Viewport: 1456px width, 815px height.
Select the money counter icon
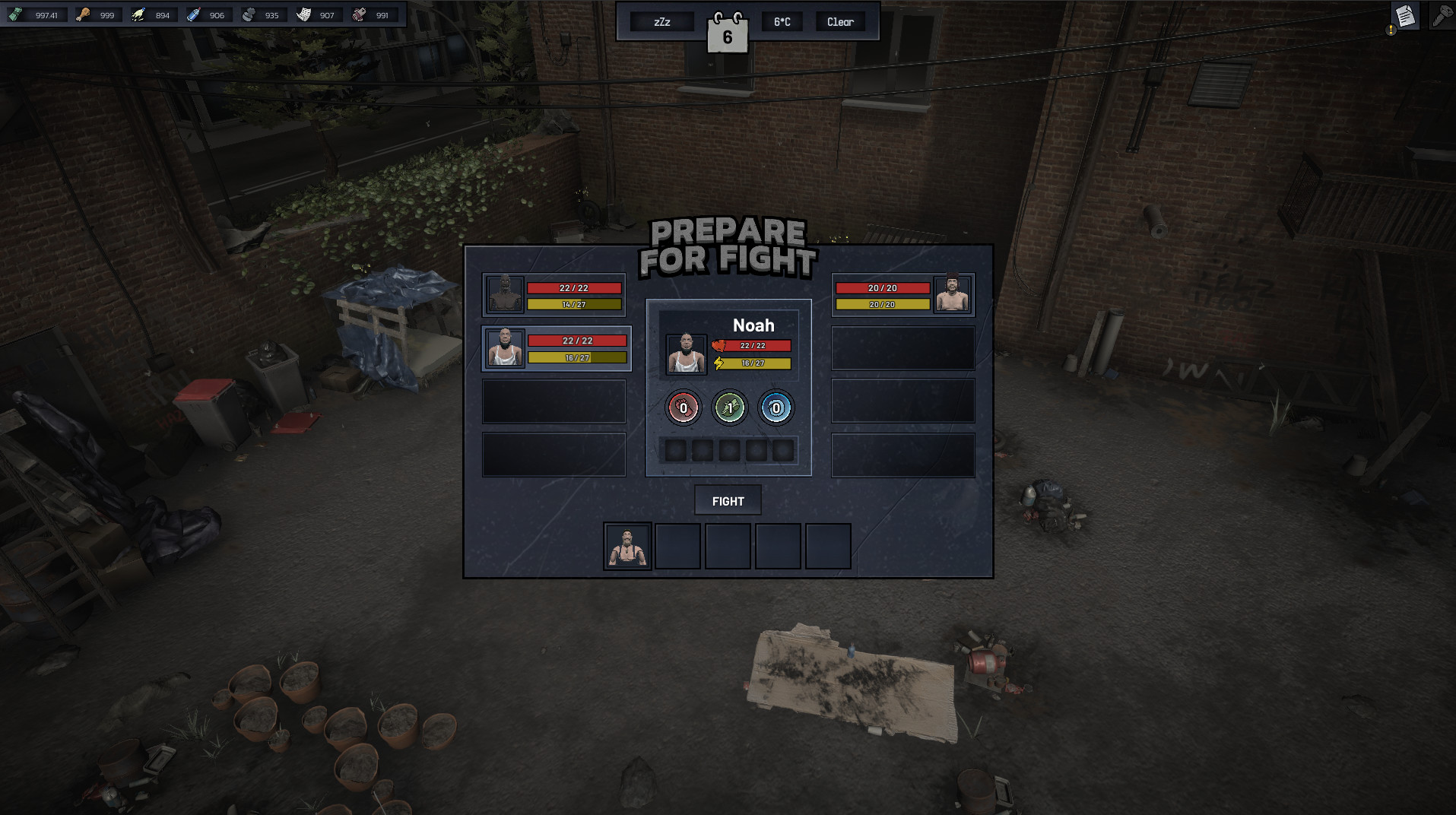14,14
